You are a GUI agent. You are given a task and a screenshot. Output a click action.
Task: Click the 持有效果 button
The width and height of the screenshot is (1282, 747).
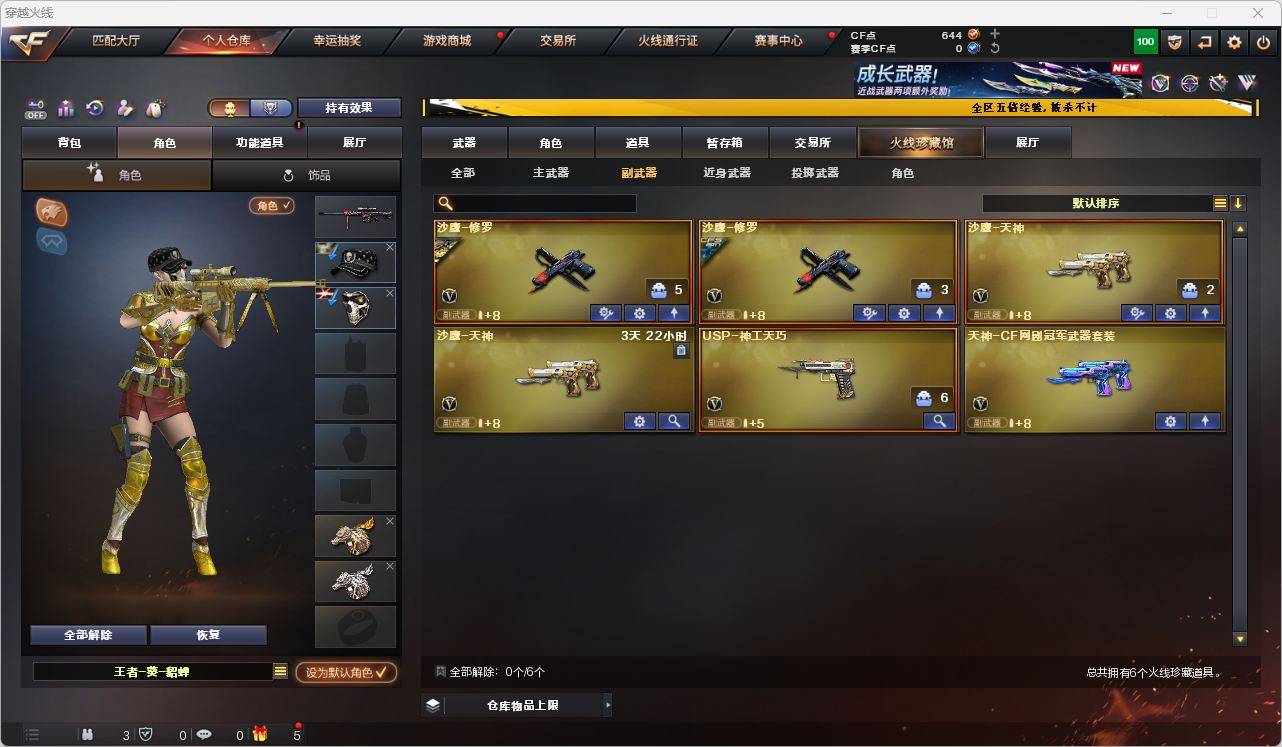click(348, 107)
